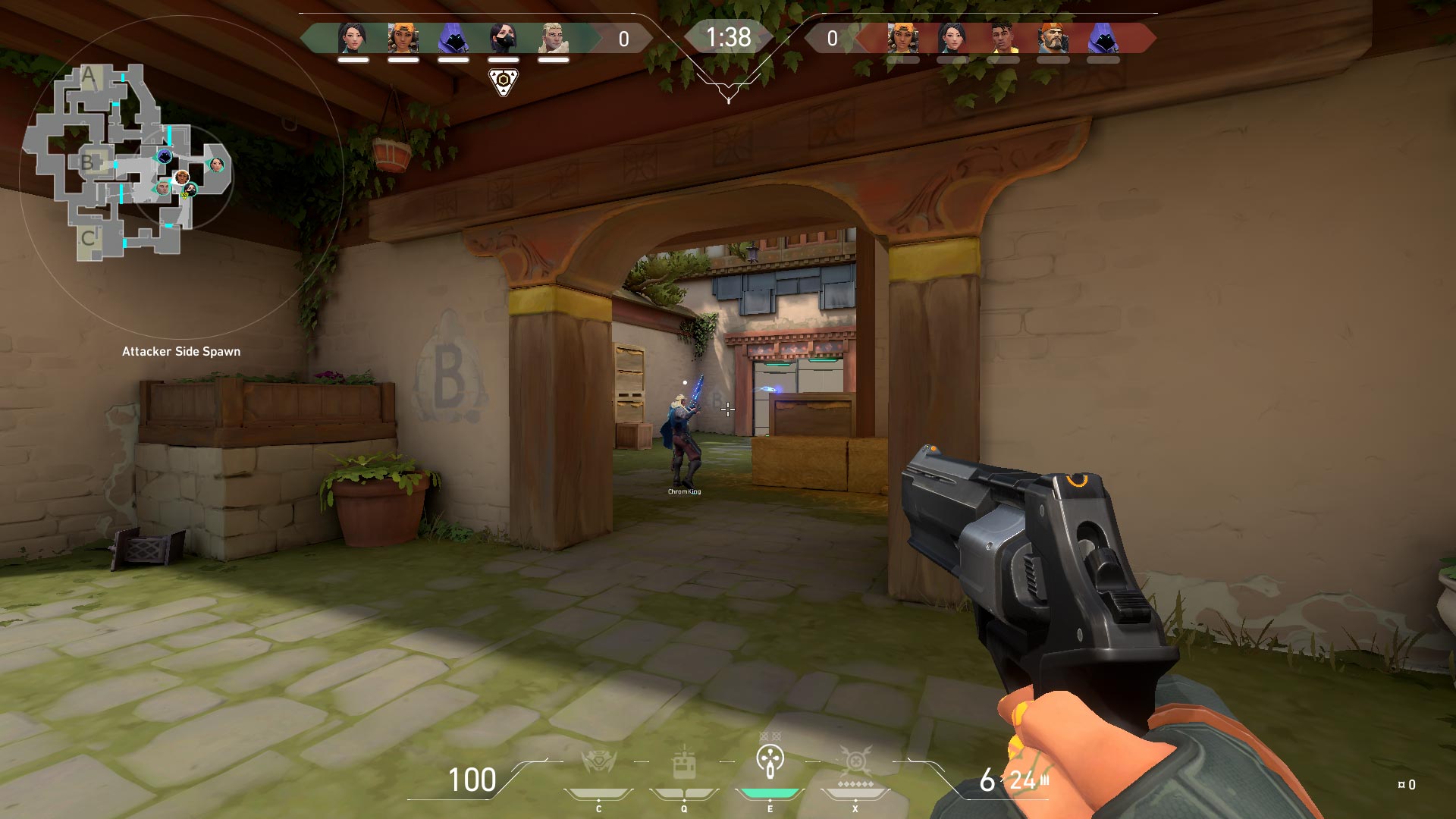Ping the B site on the minimap

tap(87, 162)
